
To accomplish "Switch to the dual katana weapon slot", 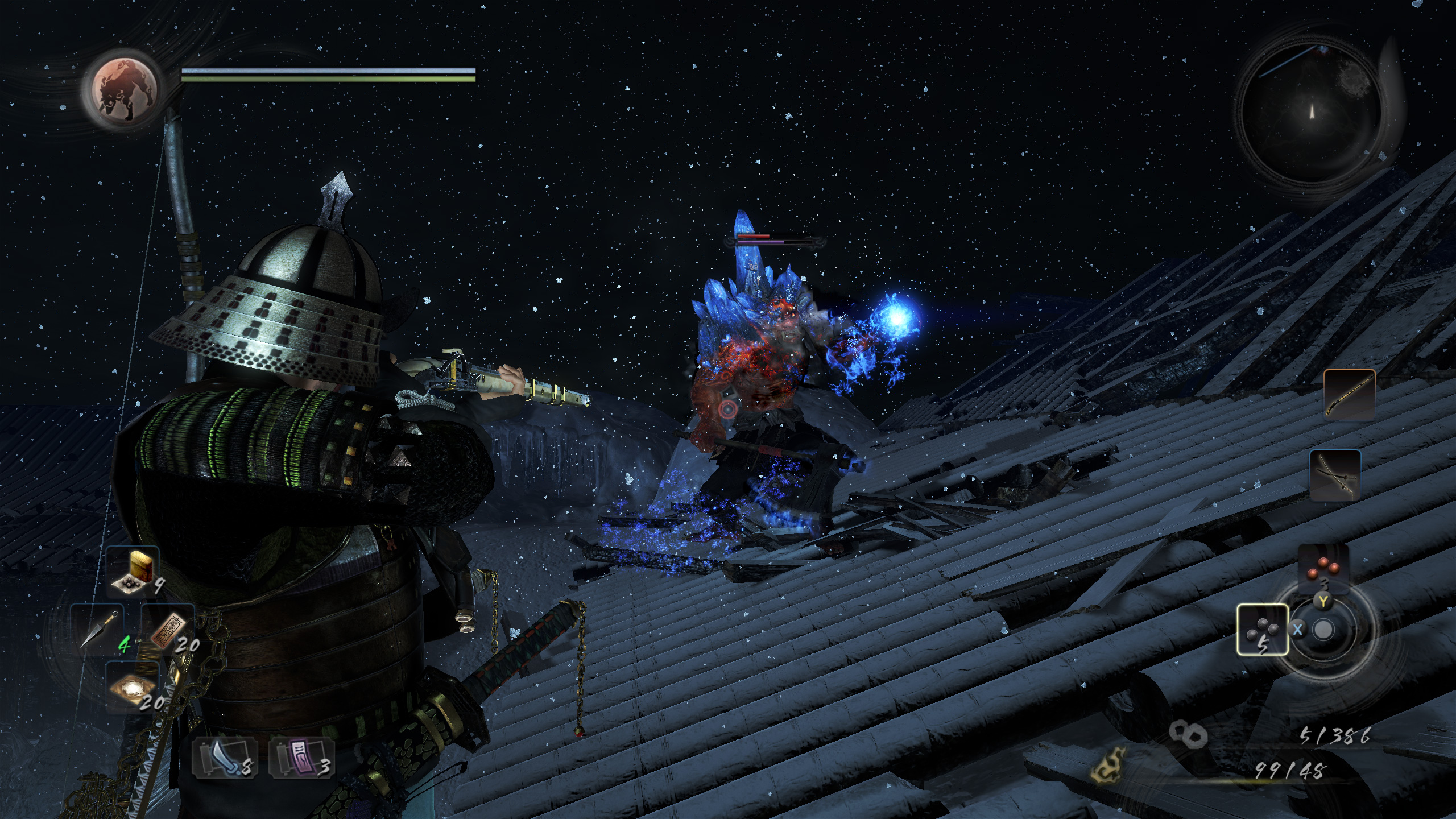I will click(x=1335, y=475).
